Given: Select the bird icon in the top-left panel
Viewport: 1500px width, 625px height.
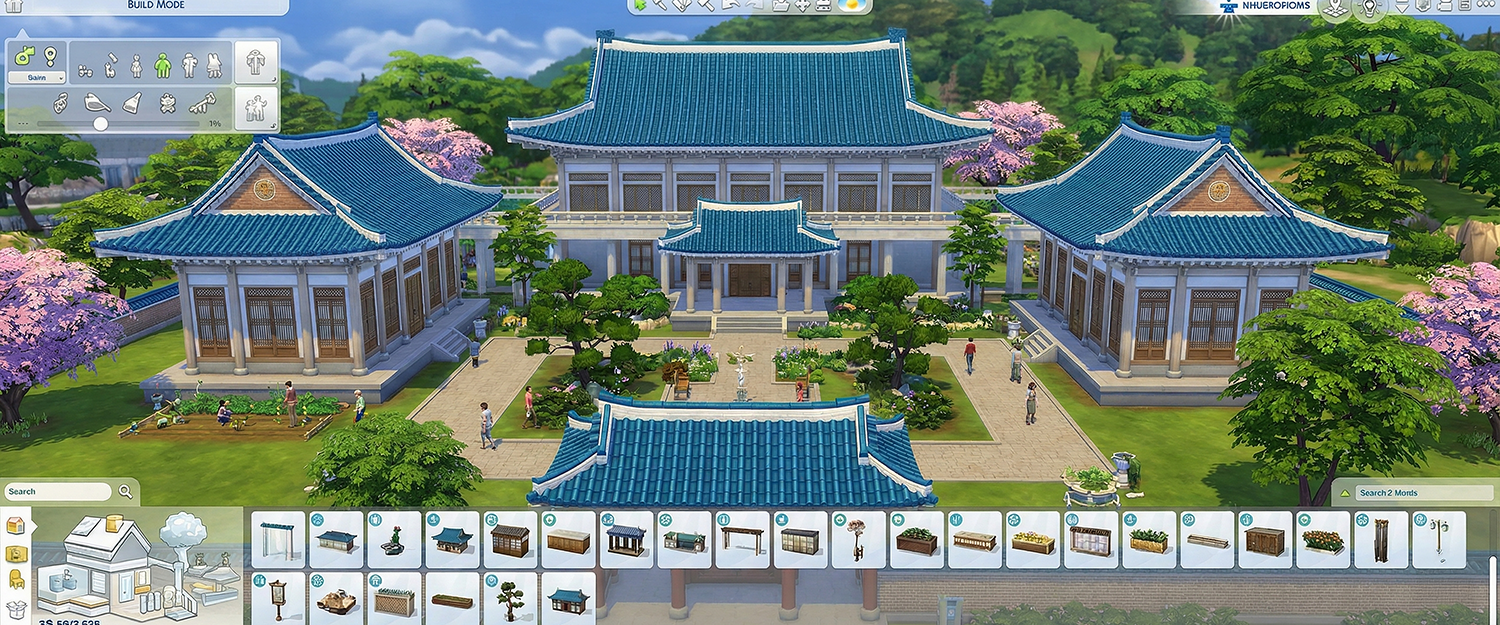Looking at the screenshot, I should point(98,102).
